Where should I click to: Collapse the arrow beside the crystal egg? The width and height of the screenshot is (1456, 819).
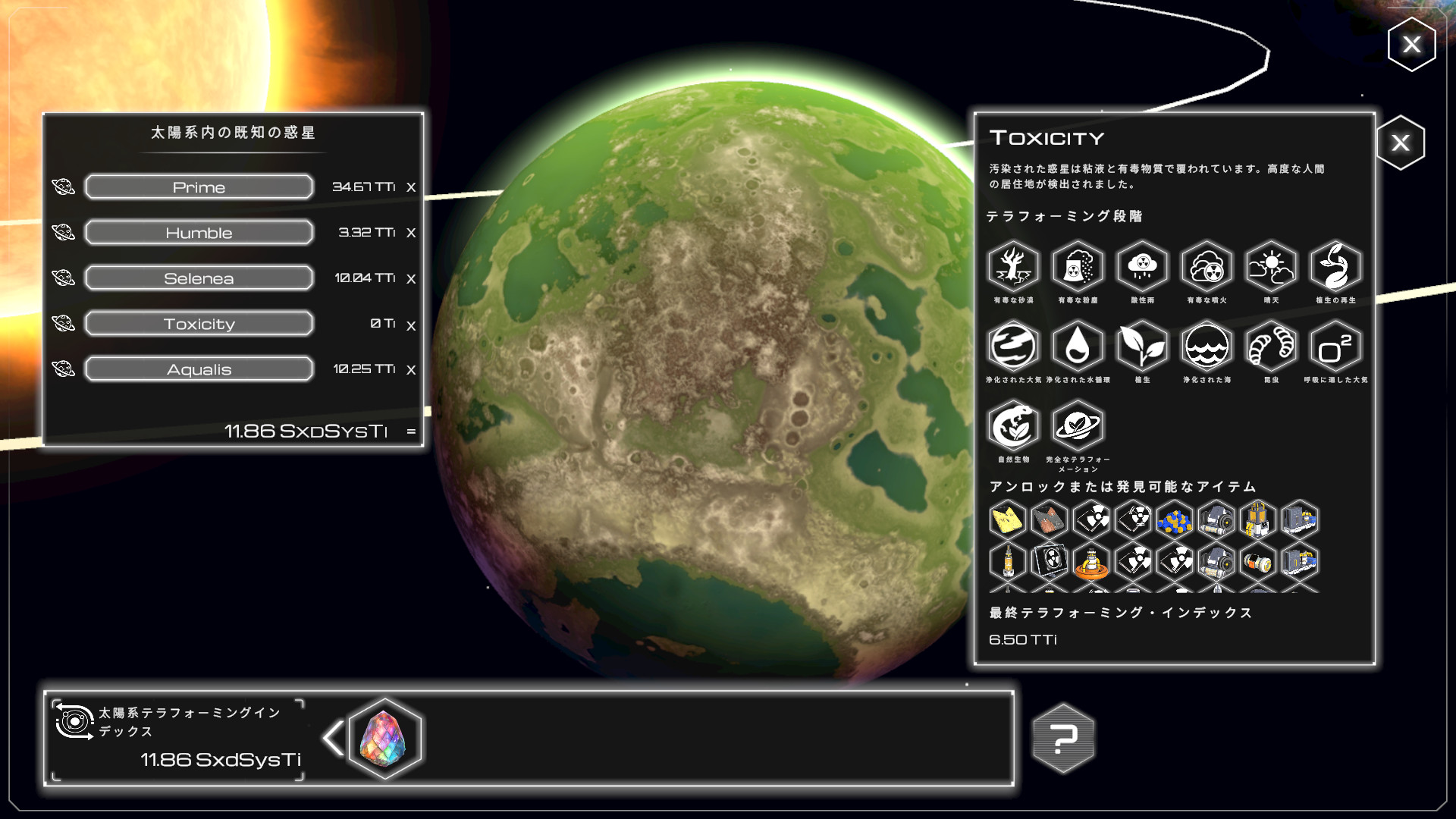(x=332, y=739)
